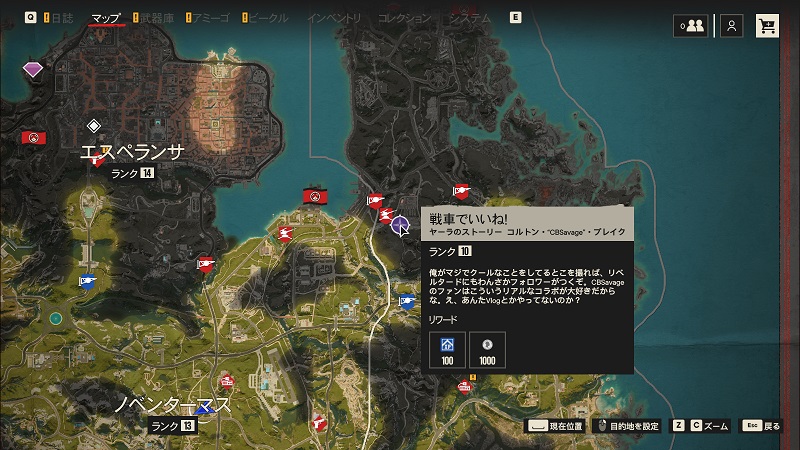Screen dimensions: 800x450
Task: Select the purple diamond map marker
Action: click(34, 69)
